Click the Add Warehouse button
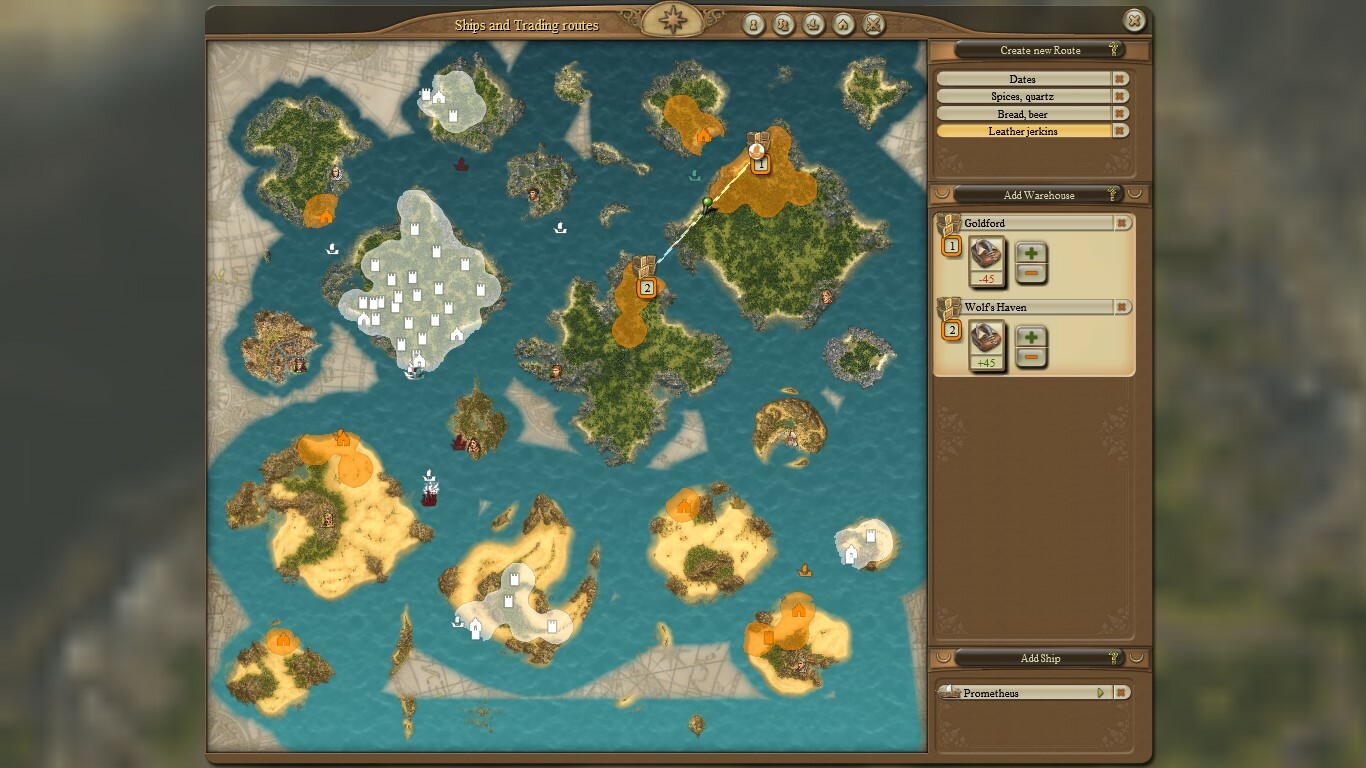This screenshot has width=1366, height=768. point(1039,195)
